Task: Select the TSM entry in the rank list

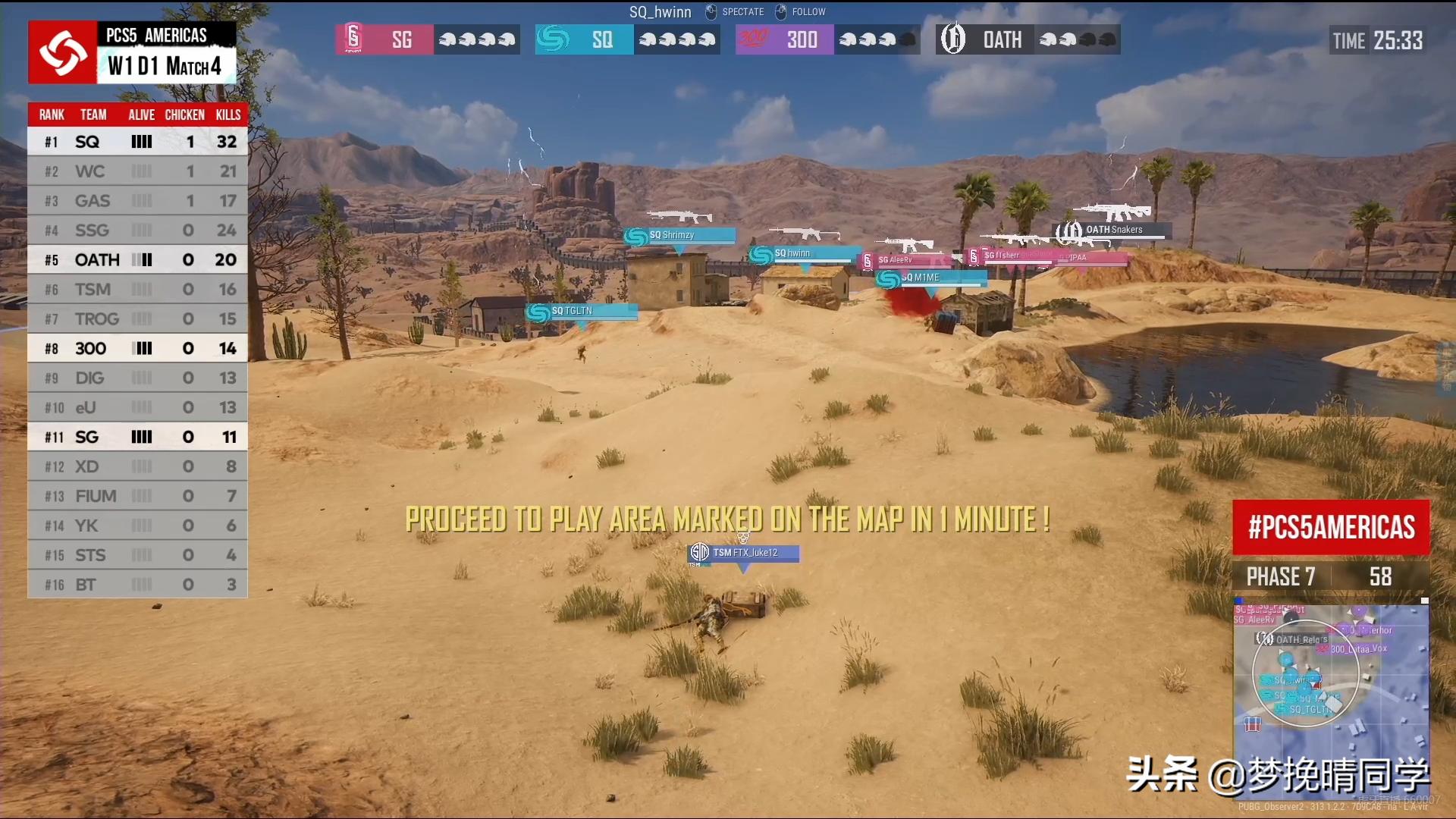Action: [x=137, y=290]
